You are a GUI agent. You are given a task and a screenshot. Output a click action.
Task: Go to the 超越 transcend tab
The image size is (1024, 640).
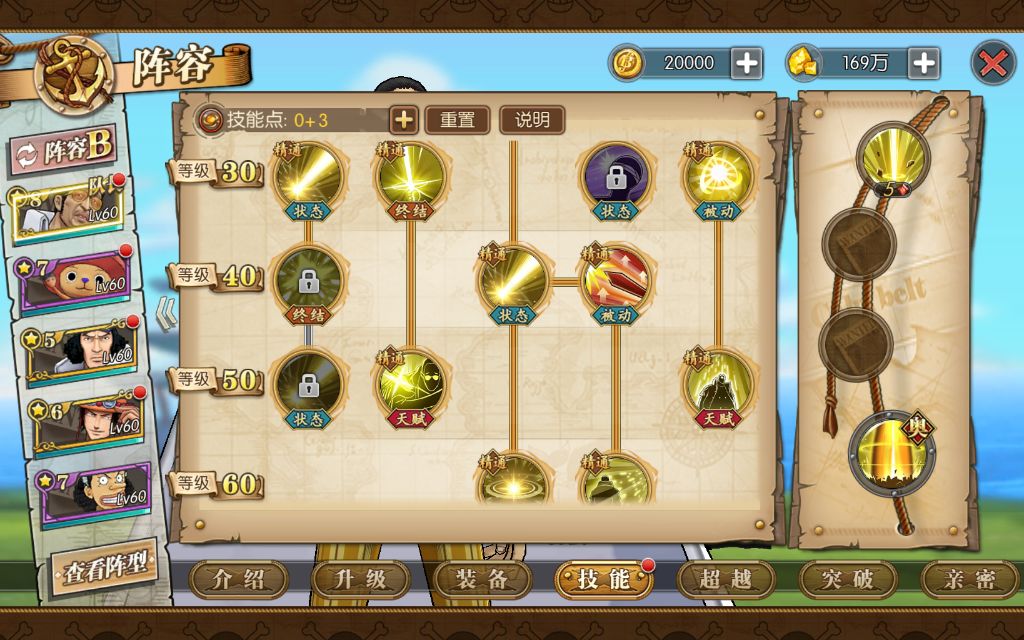[x=726, y=579]
